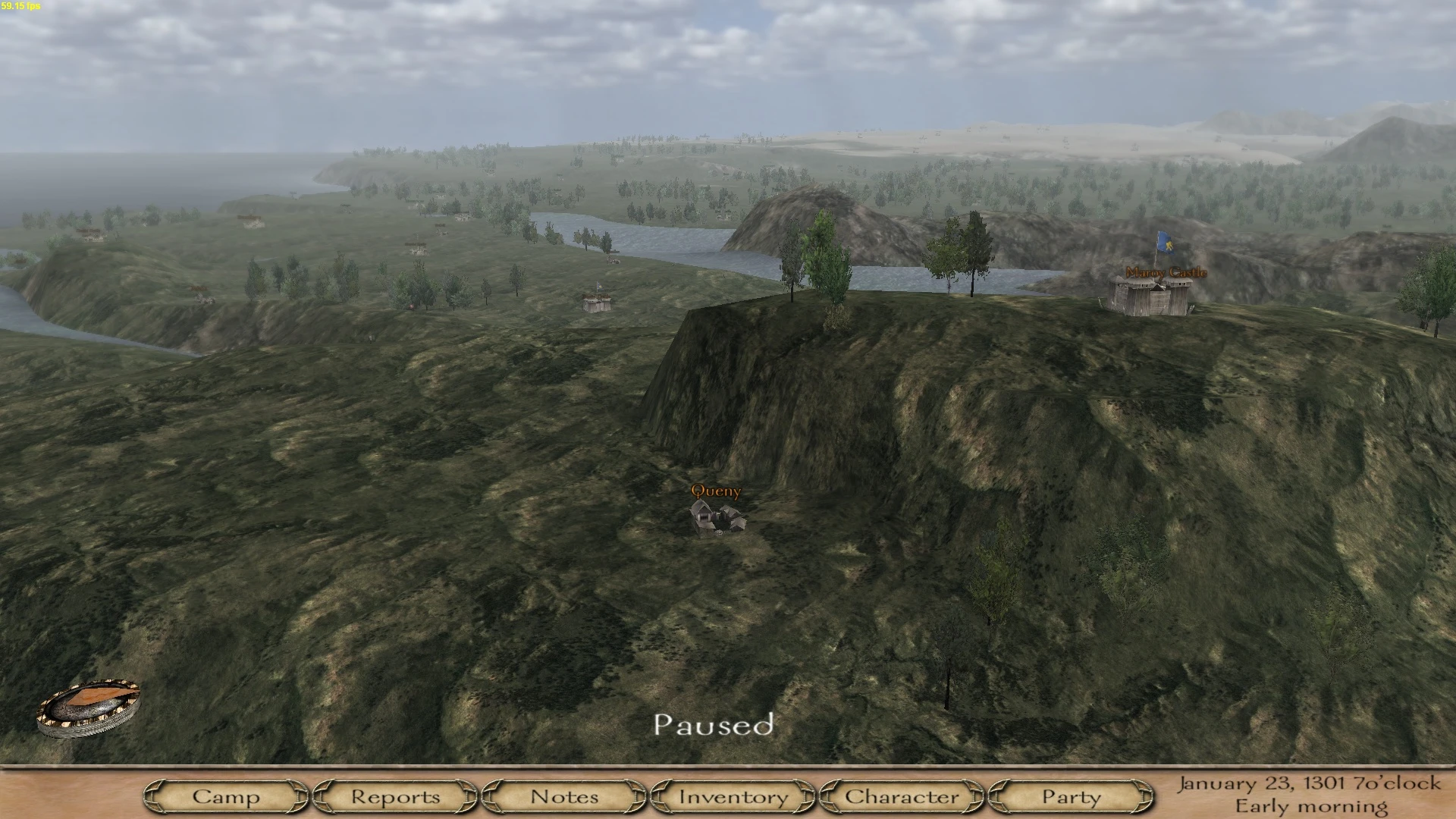The height and width of the screenshot is (819, 1456).
Task: View your Notes
Action: 564,797
